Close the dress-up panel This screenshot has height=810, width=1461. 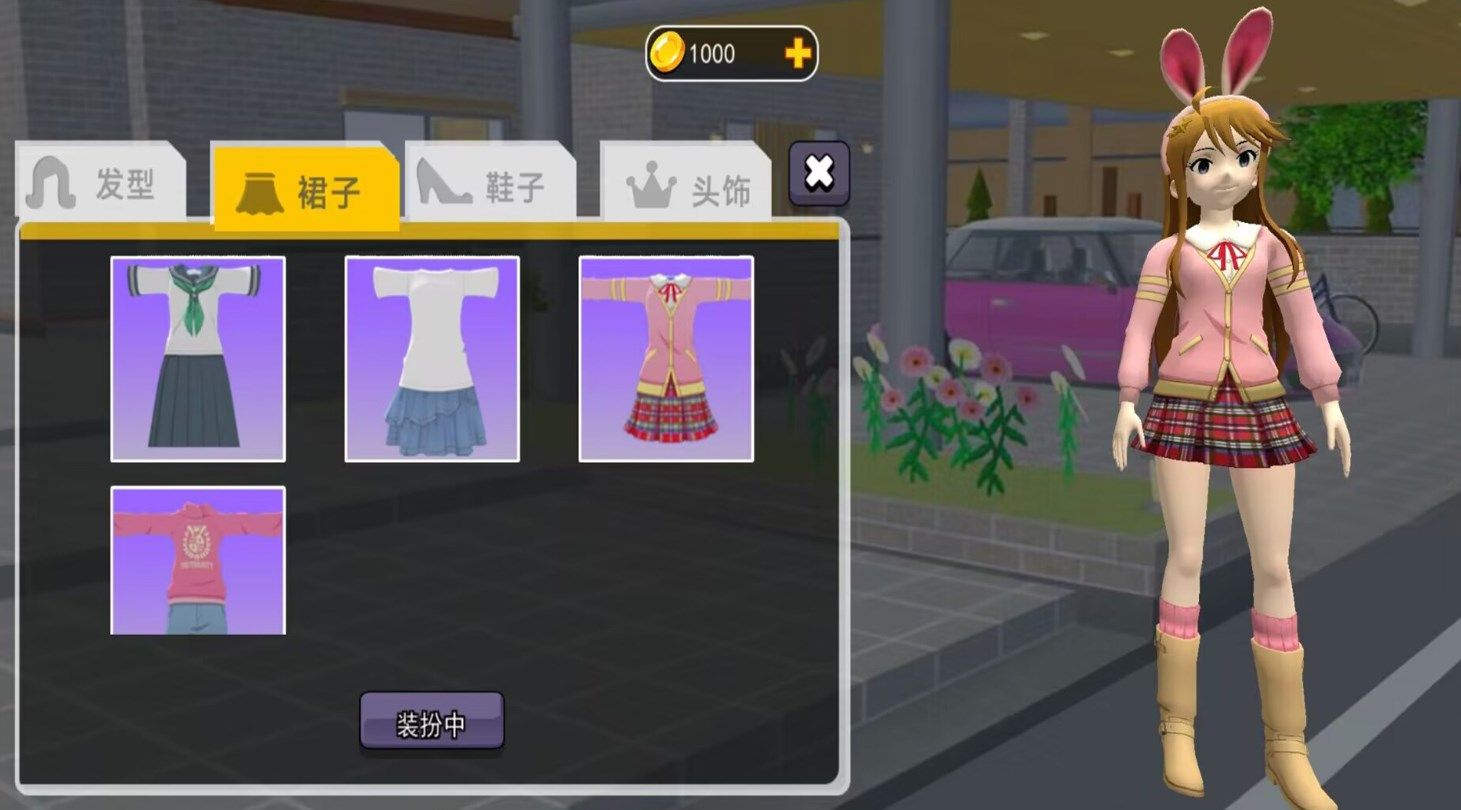819,173
